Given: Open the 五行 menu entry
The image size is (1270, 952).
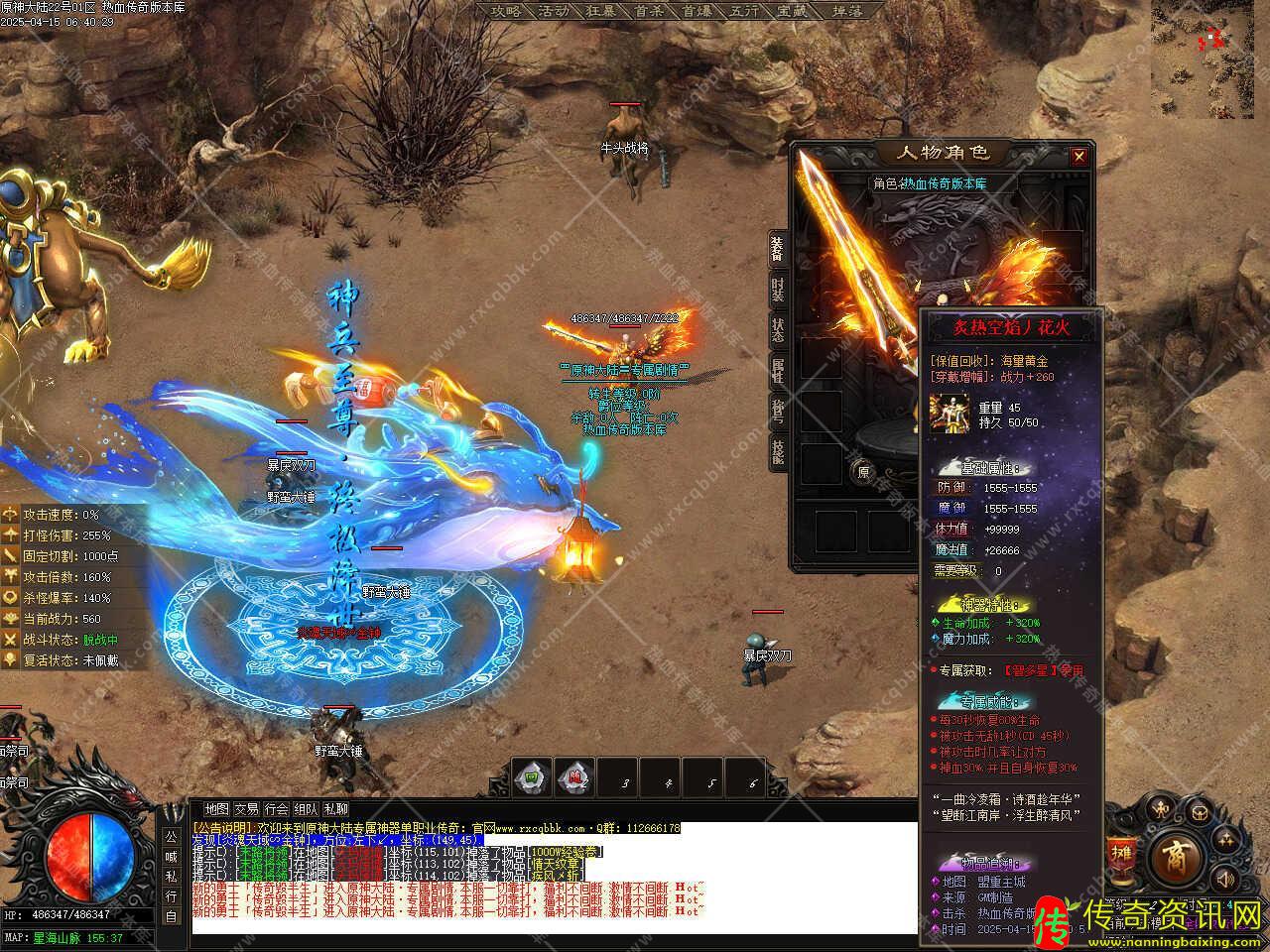Looking at the screenshot, I should pyautogui.click(x=744, y=11).
